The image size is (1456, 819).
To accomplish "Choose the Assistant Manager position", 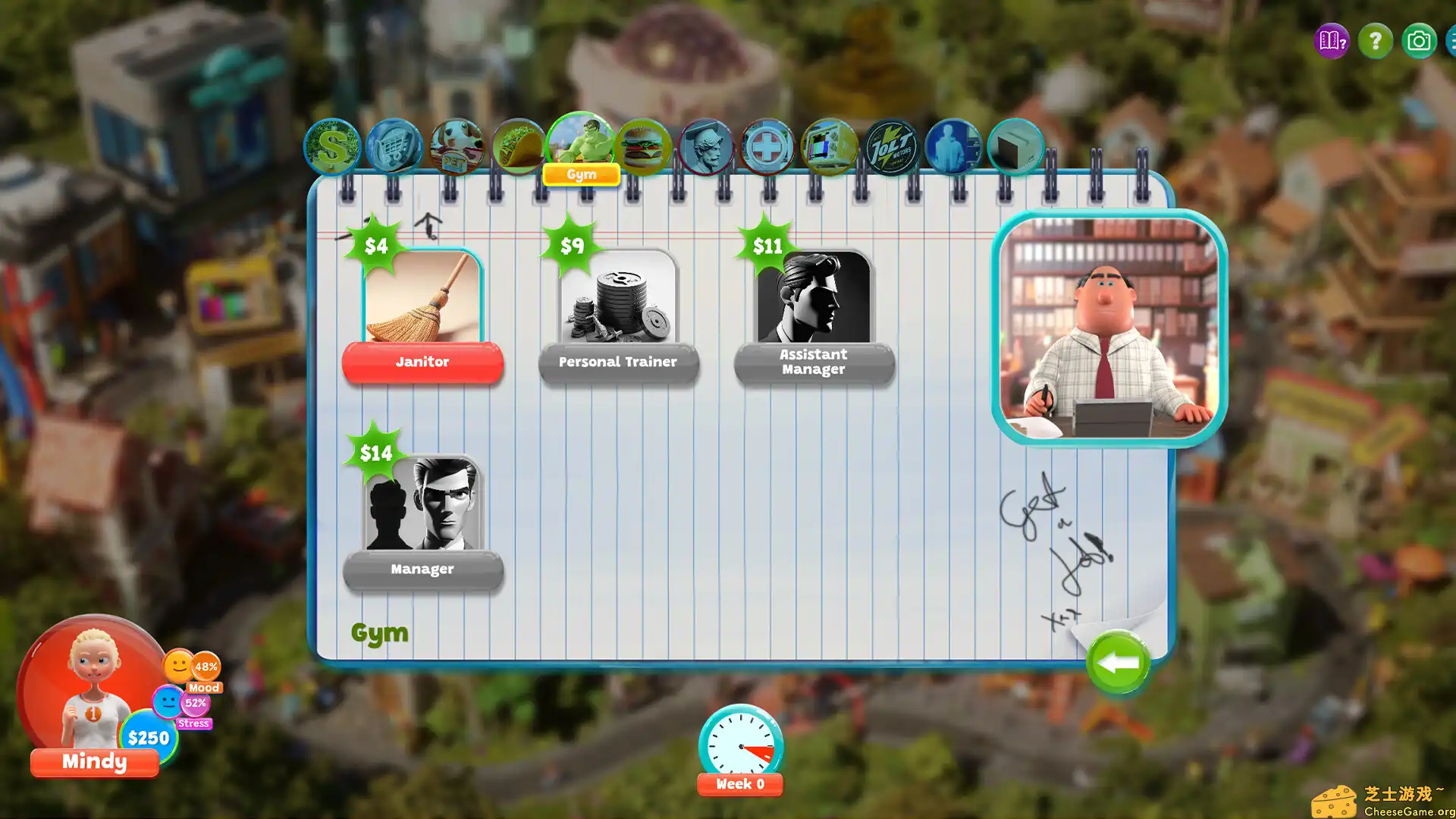I will [814, 362].
